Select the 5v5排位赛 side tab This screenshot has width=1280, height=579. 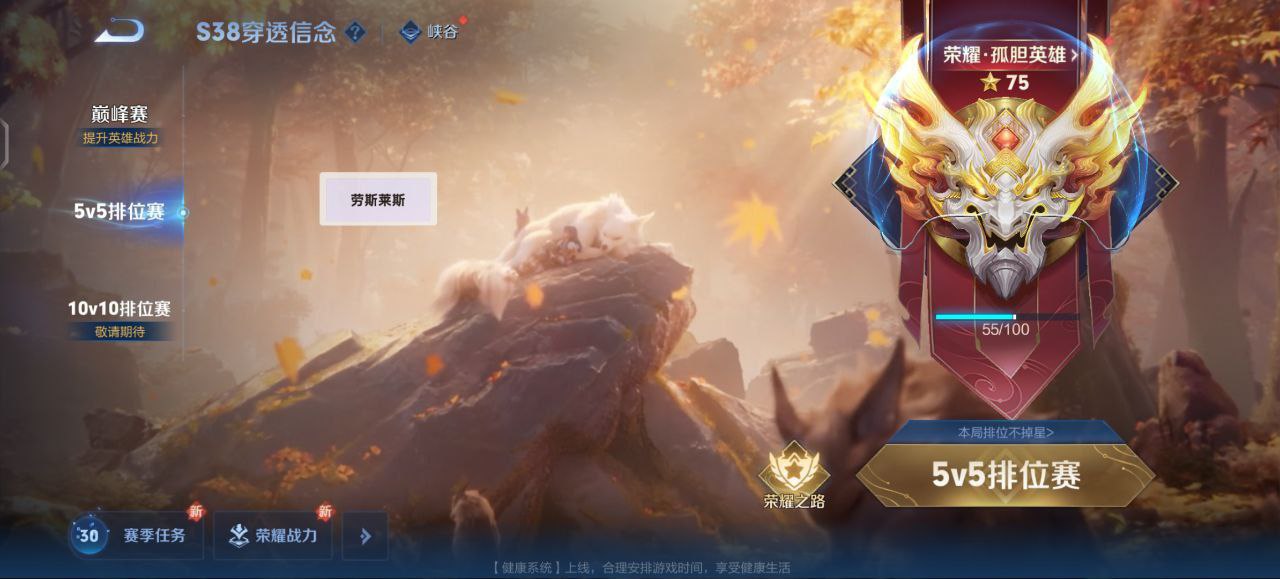pos(119,212)
